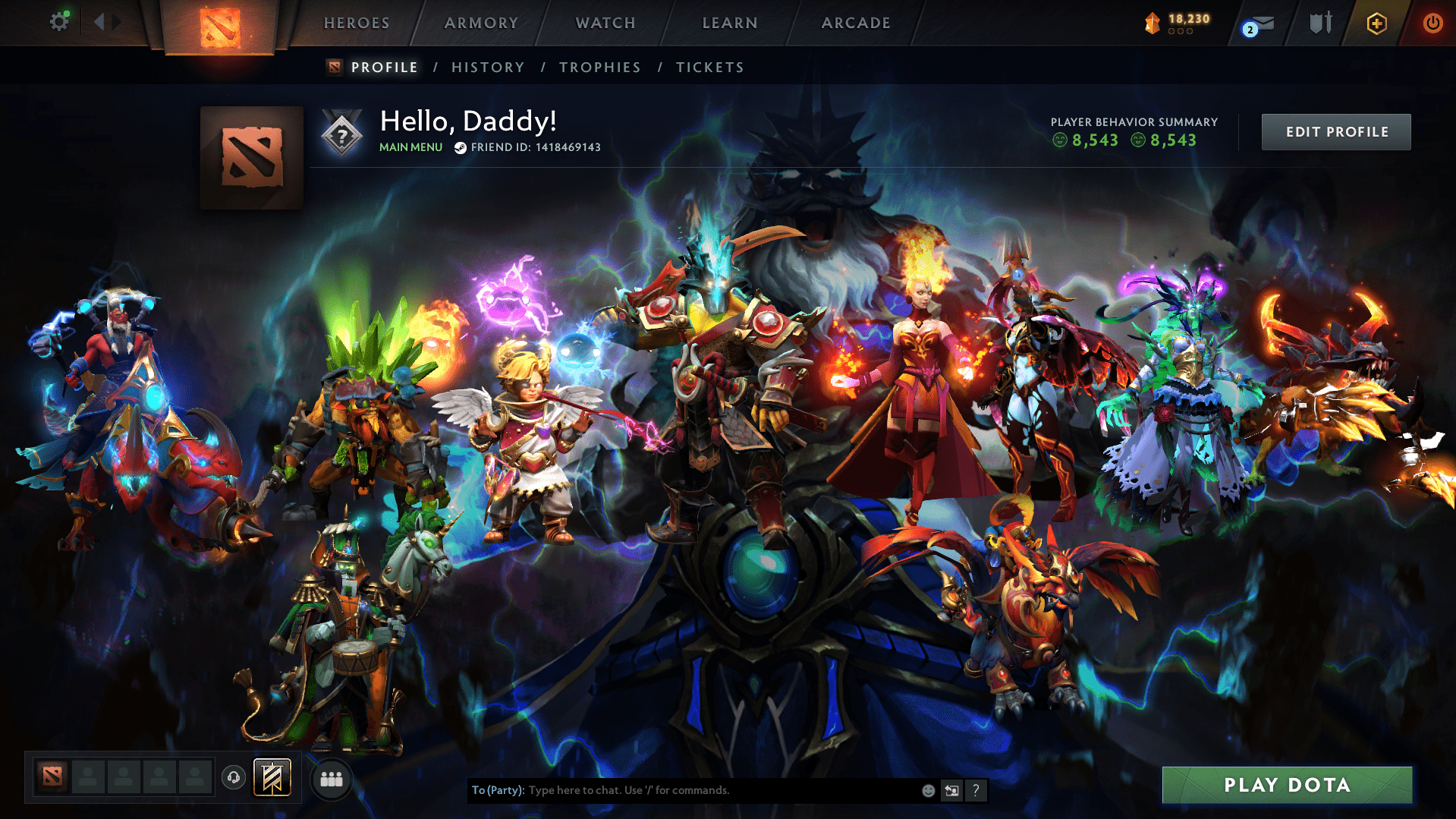Open the friends list people icon
Image resolution: width=1456 pixels, height=819 pixels.
(x=331, y=777)
